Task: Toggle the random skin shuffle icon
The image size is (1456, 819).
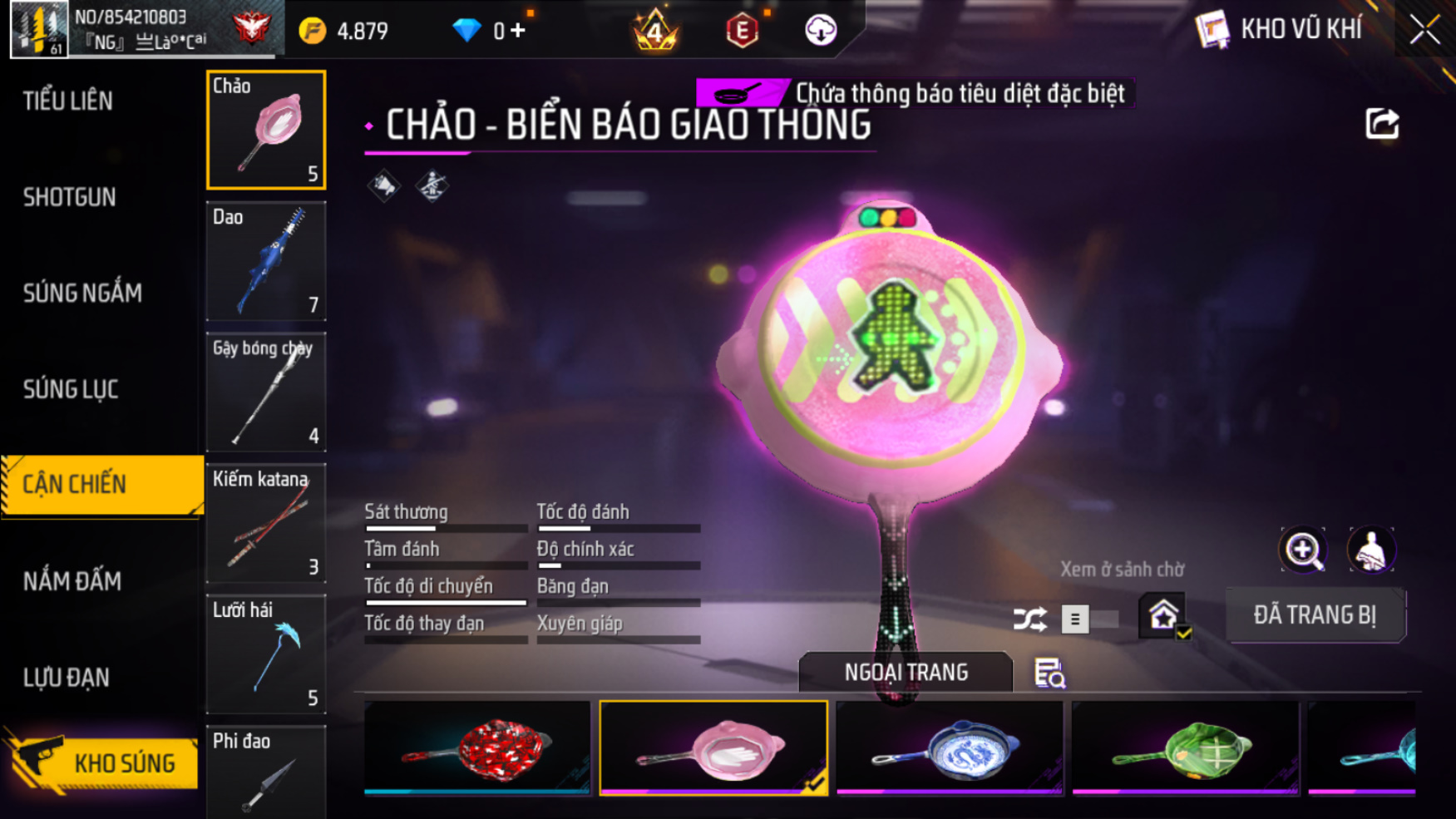Action: coord(1029,619)
